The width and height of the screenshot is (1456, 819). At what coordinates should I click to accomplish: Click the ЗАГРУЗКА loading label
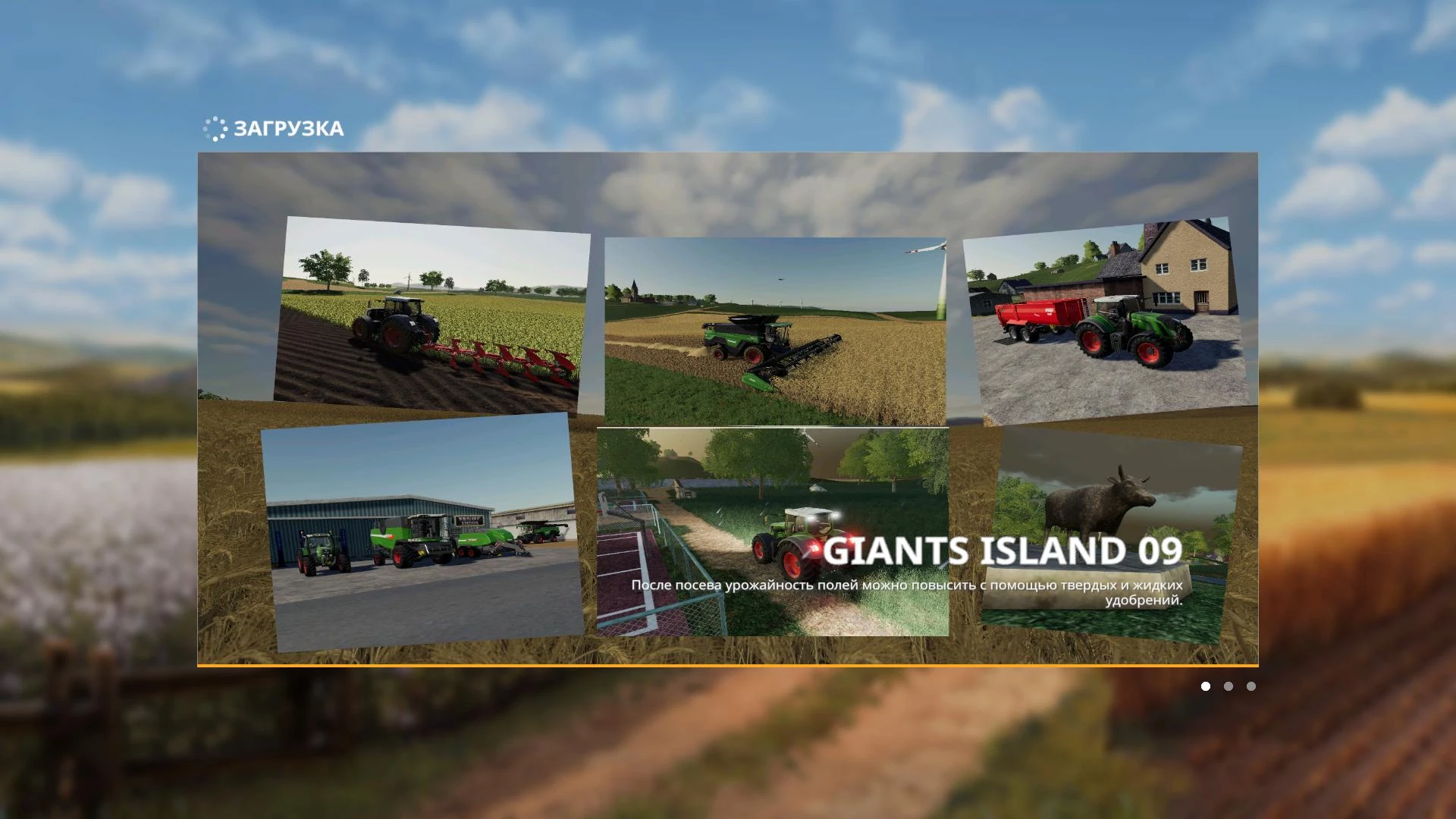[x=289, y=129]
